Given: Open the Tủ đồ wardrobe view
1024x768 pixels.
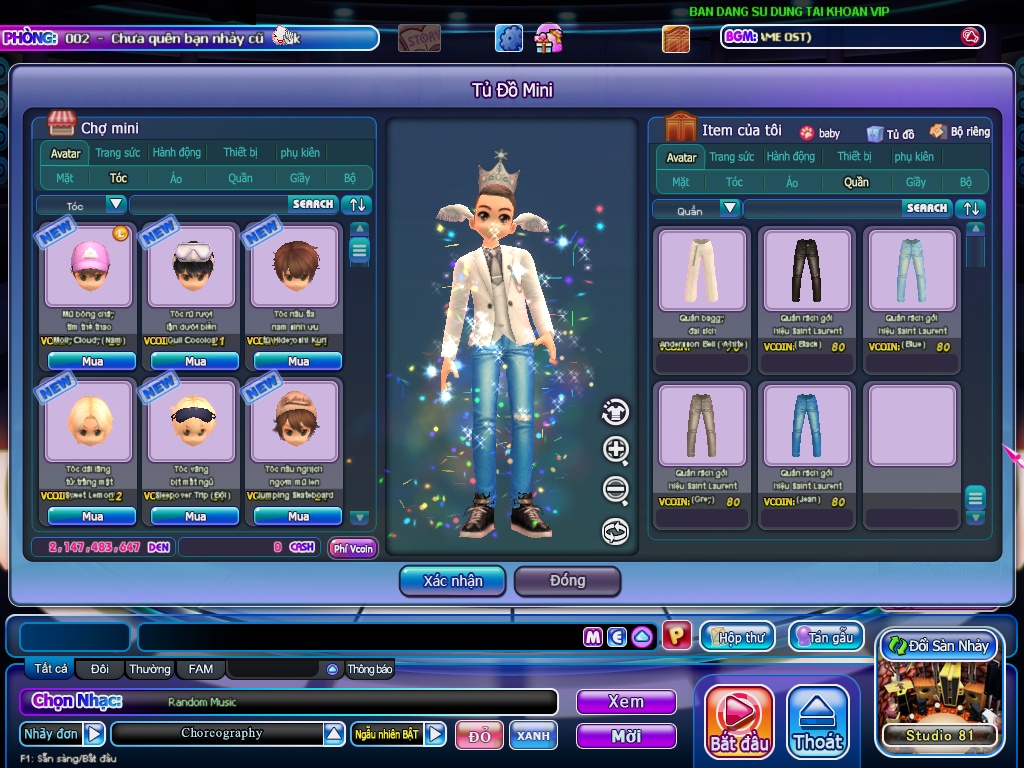Looking at the screenshot, I should pos(891,133).
